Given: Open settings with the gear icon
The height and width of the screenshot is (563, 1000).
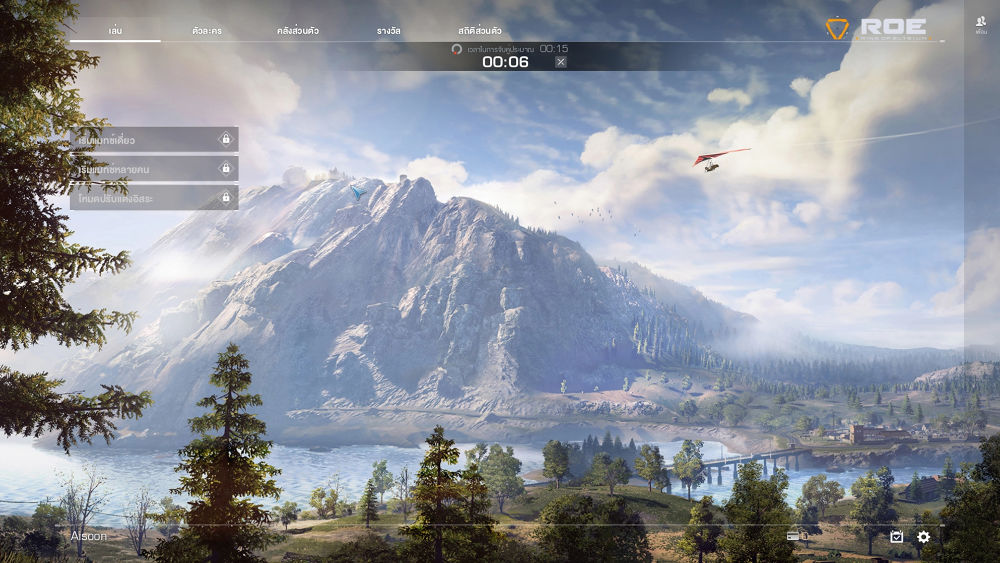Looking at the screenshot, I should [x=924, y=537].
